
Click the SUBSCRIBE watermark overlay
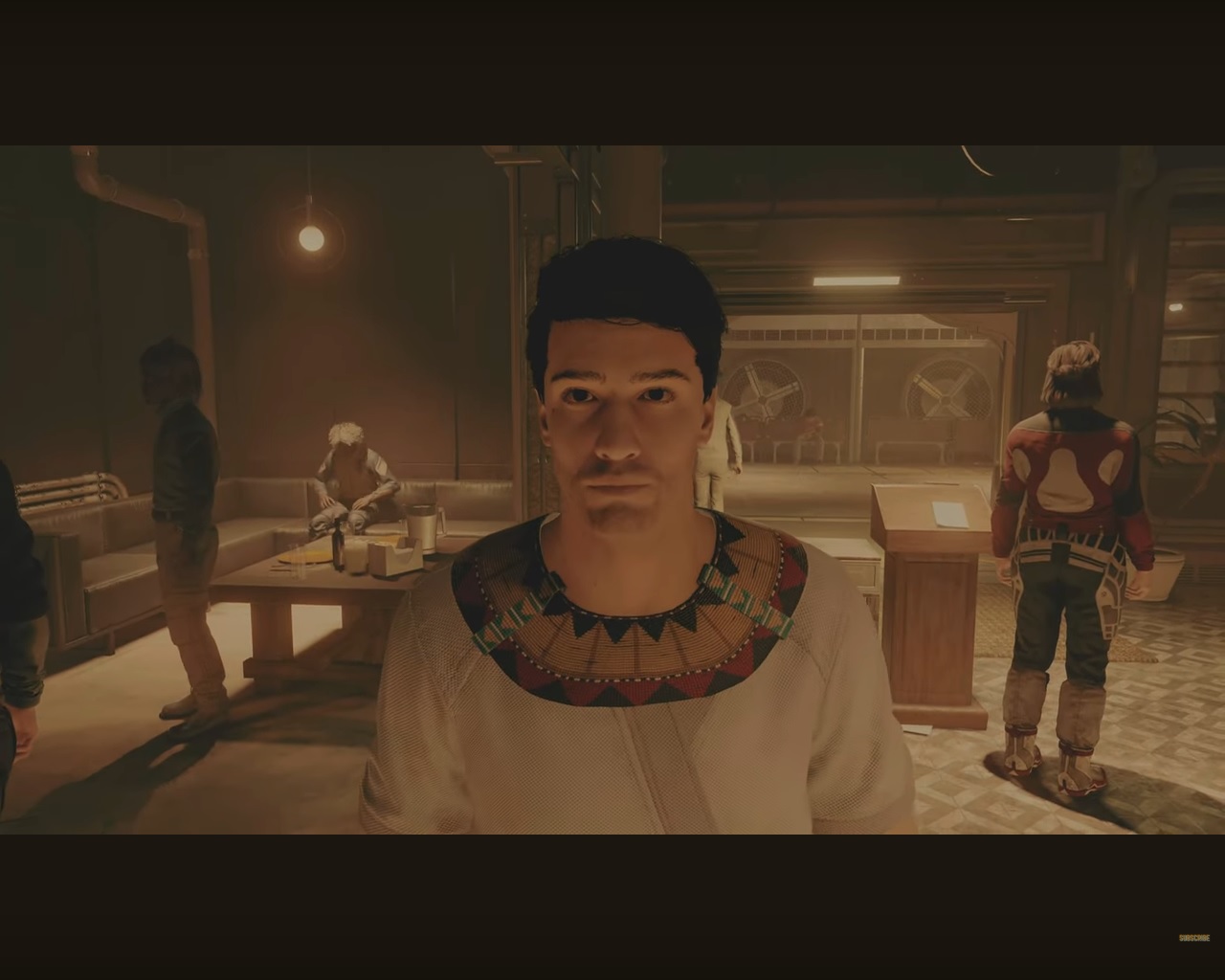[x=1193, y=938]
